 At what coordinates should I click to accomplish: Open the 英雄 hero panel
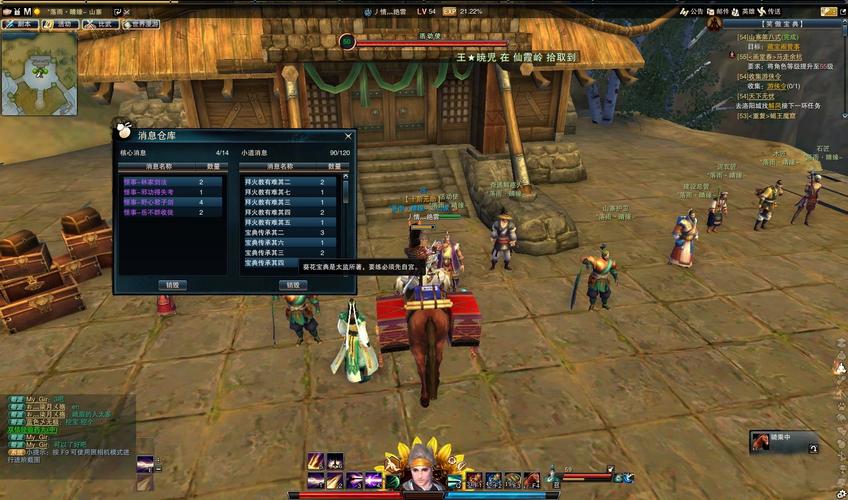coord(744,12)
